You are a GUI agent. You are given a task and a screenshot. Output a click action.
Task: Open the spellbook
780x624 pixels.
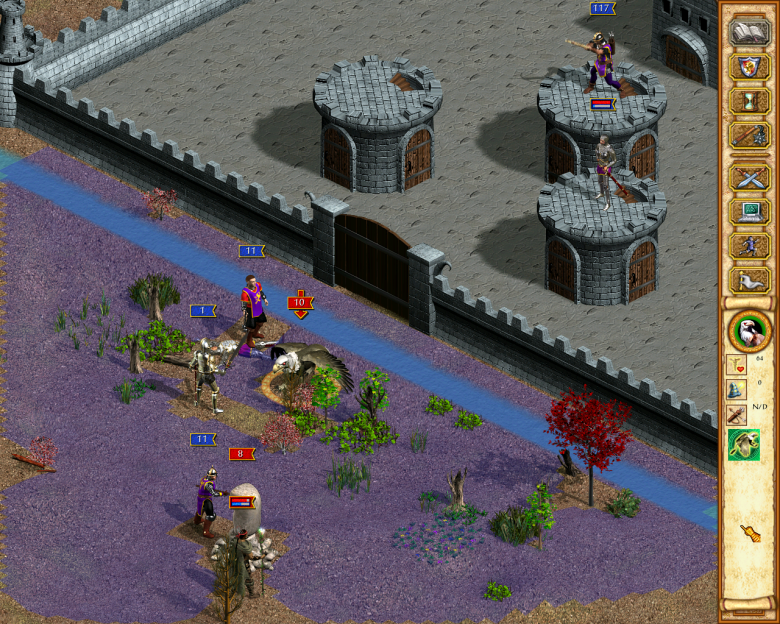tap(748, 32)
